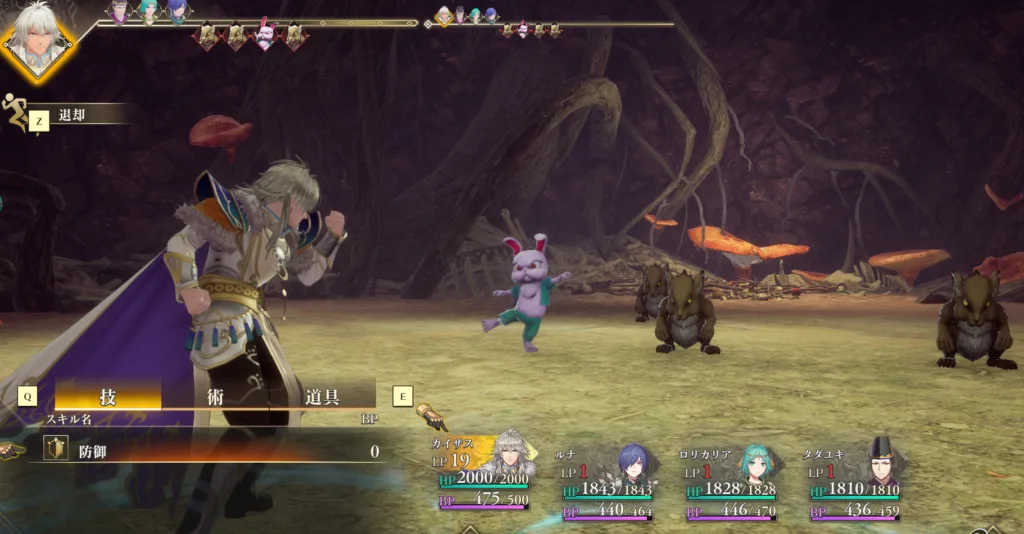The image size is (1024, 534).
Task: Select the rabbit enemy icon in turn order
Action: [266, 36]
